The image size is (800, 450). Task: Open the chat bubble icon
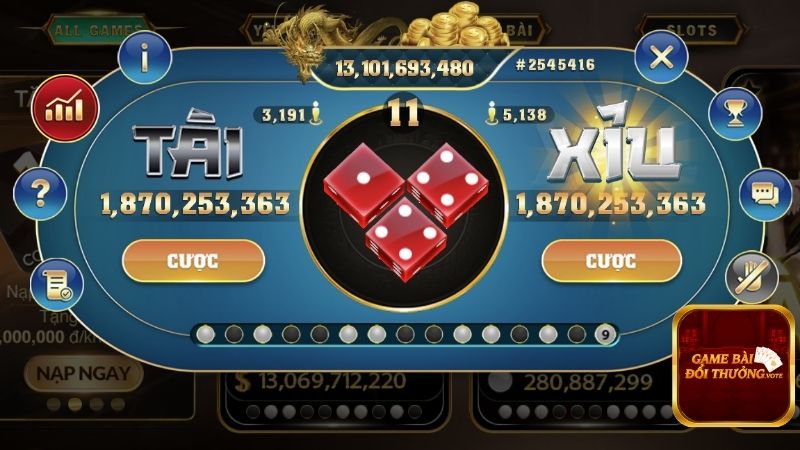(765, 192)
